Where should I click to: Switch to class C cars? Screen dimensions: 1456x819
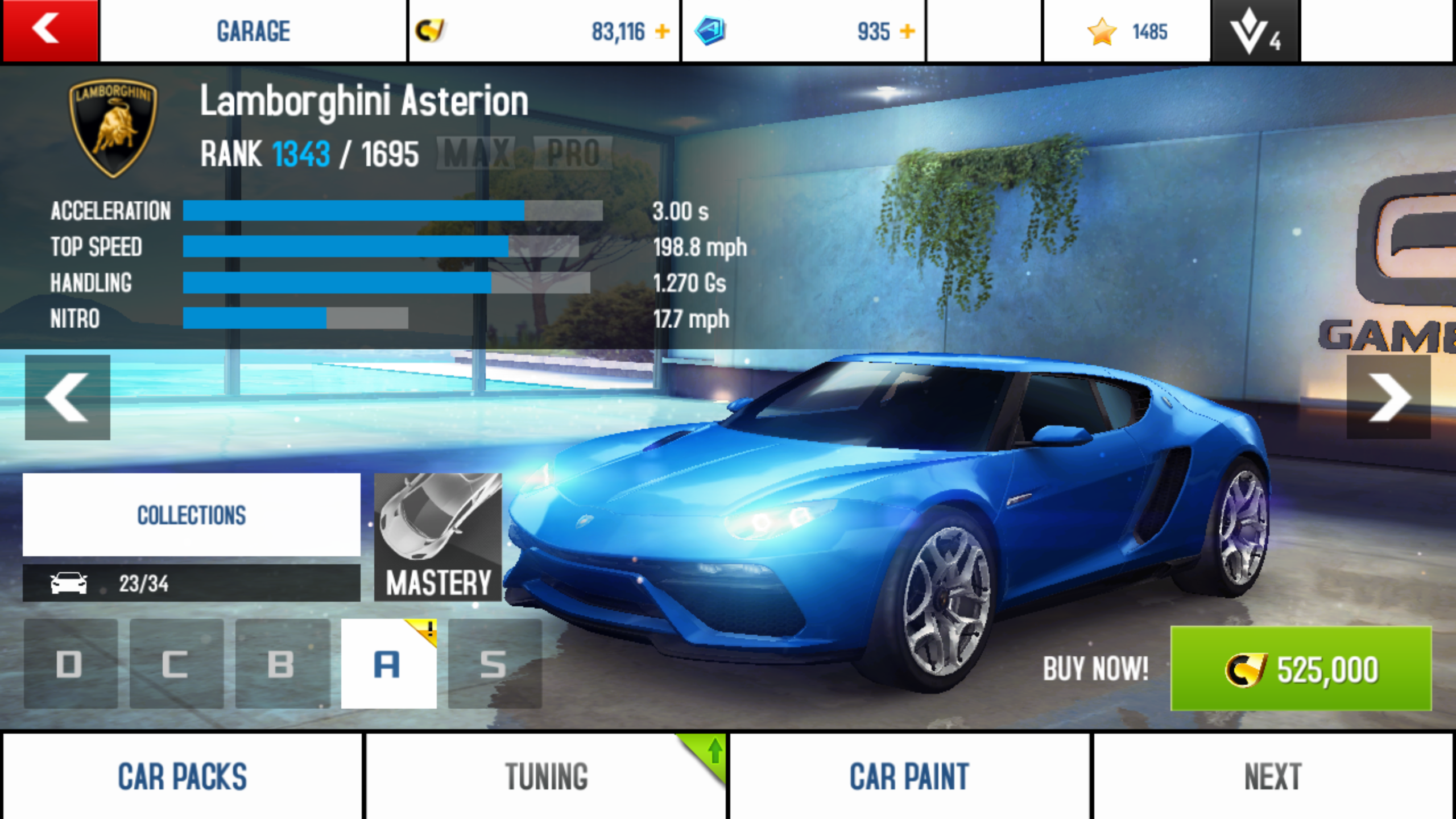pos(176,664)
